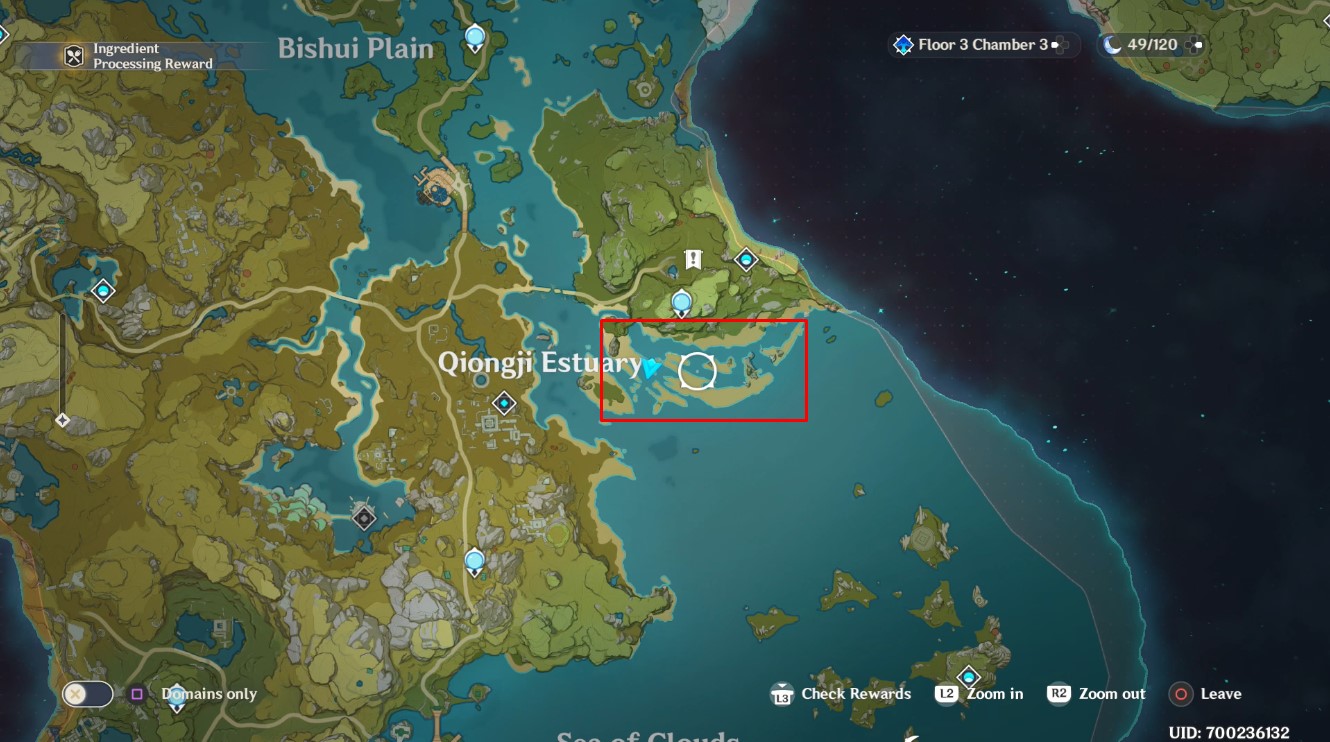1330x742 pixels.
Task: Enable the Domains only checkbox
Action: (x=135, y=693)
